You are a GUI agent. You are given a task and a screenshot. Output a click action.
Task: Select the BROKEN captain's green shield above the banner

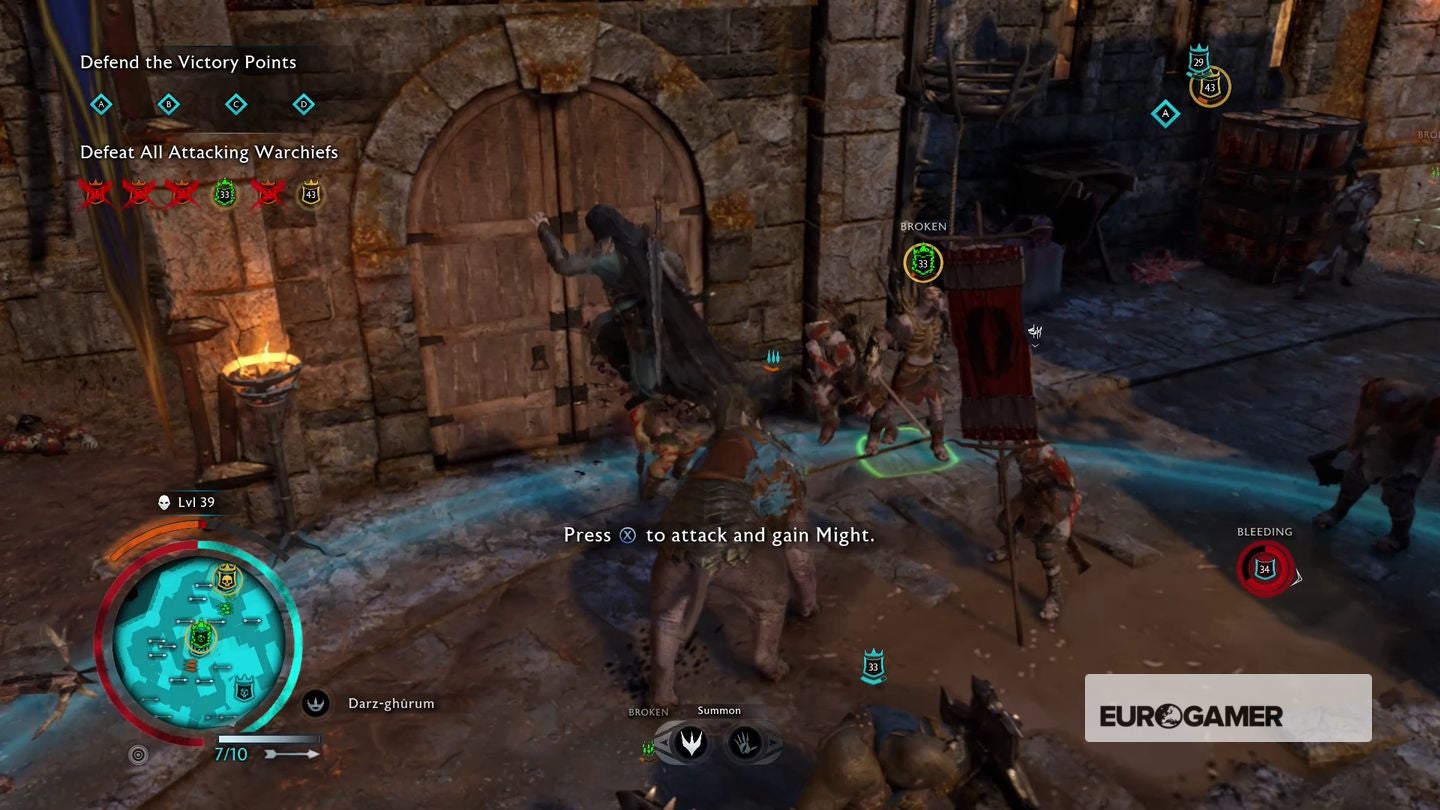pyautogui.click(x=922, y=263)
